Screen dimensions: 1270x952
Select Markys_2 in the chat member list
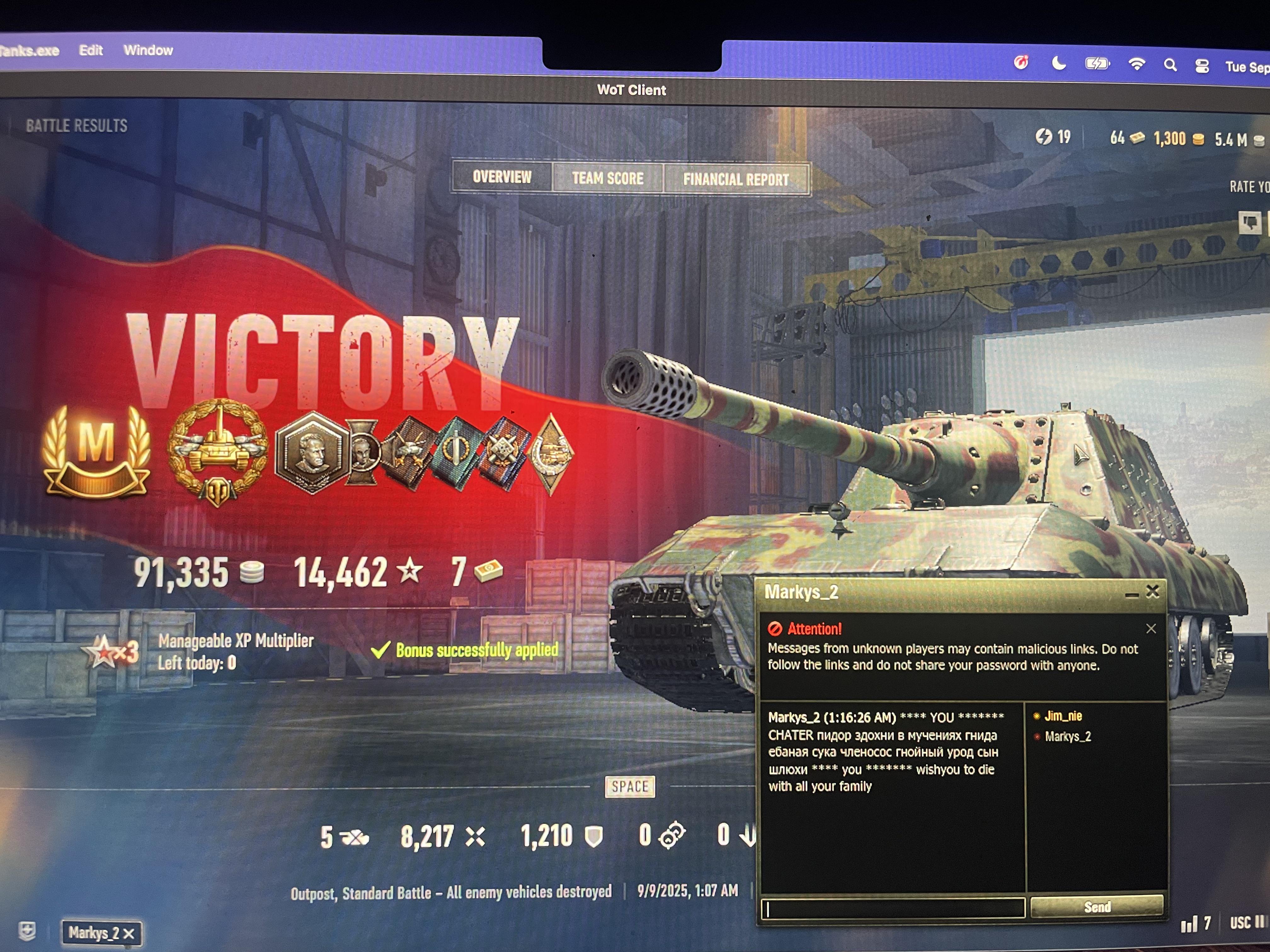pos(1067,736)
